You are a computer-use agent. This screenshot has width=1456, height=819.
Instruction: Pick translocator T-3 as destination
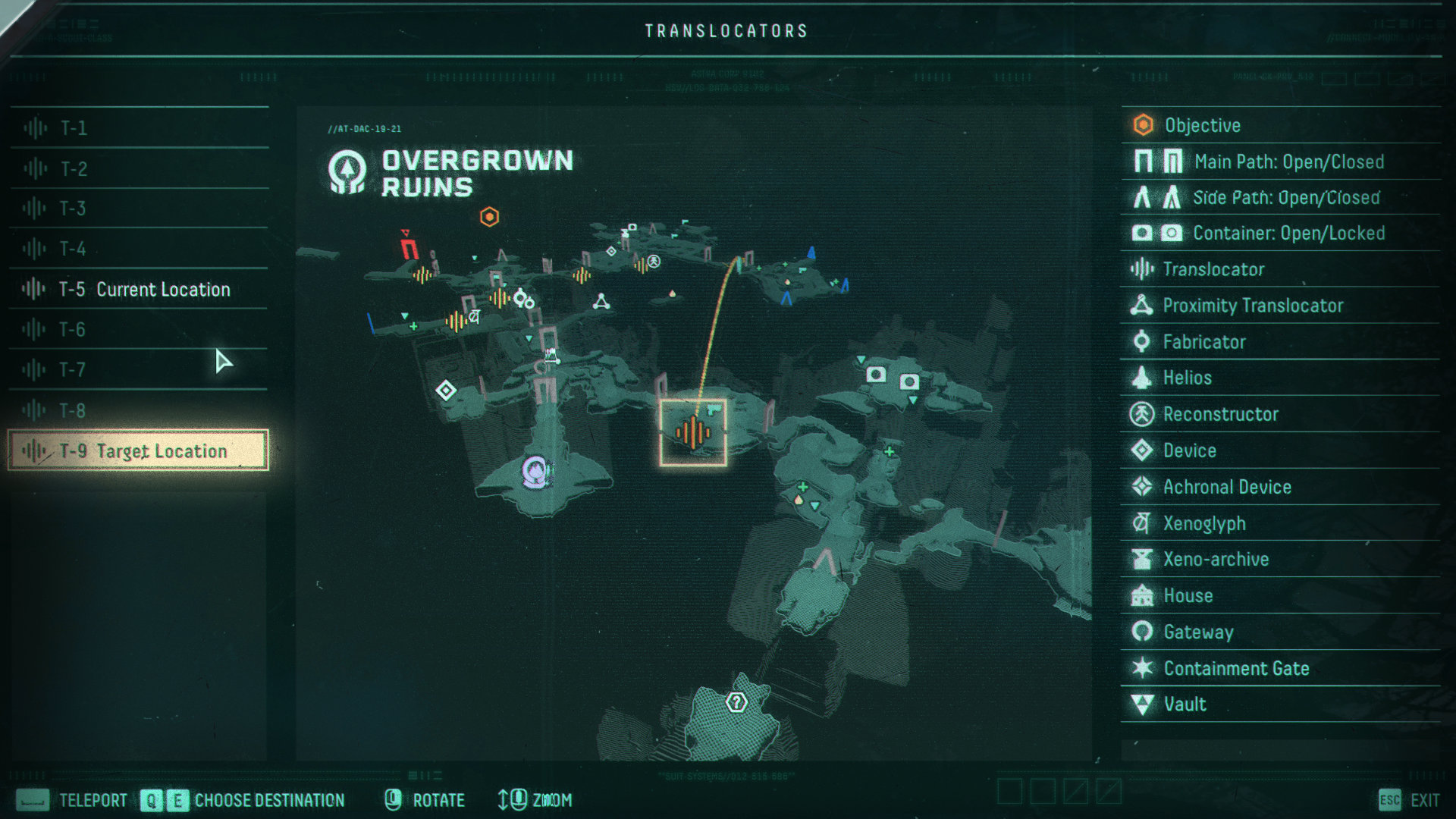coord(139,209)
